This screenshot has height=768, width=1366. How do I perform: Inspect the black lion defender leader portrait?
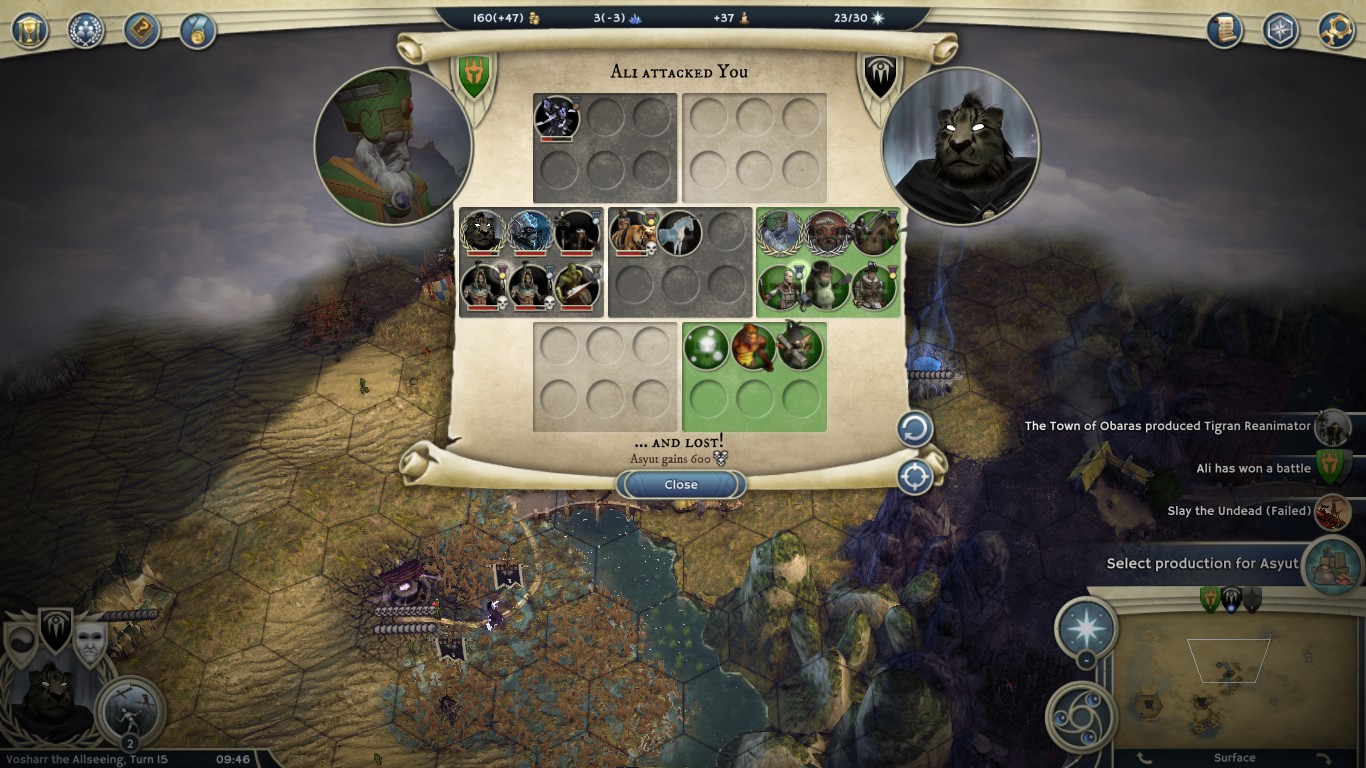coord(960,146)
